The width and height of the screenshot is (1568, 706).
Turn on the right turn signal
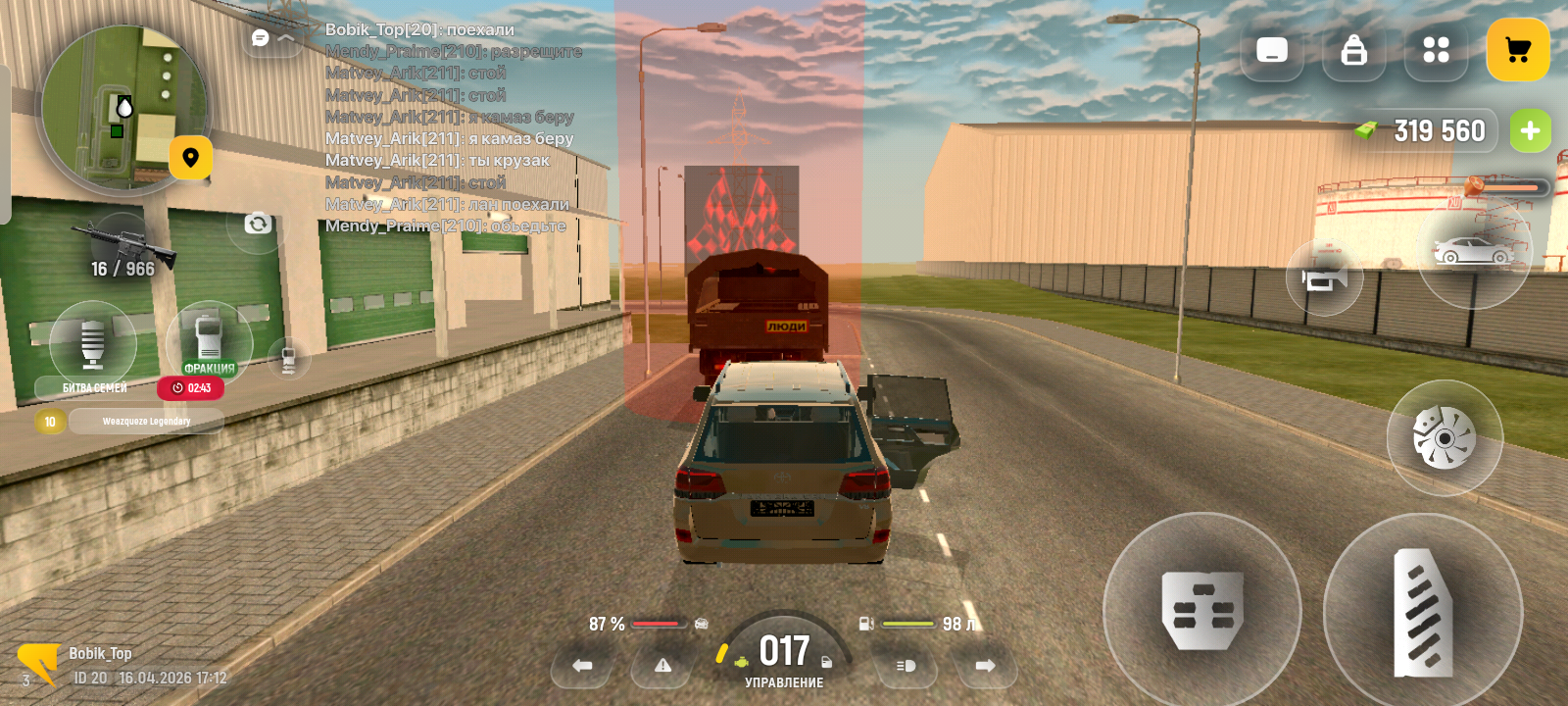coord(985,666)
